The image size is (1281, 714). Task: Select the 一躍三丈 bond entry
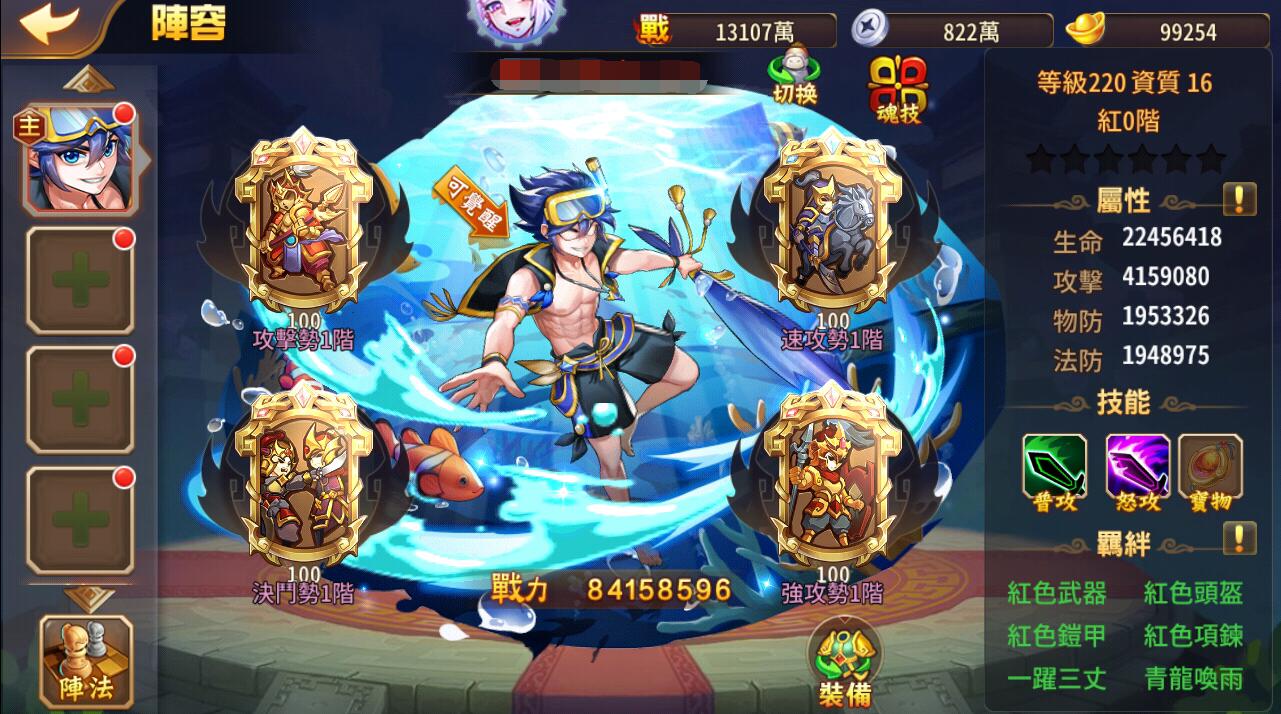pyautogui.click(x=1057, y=679)
